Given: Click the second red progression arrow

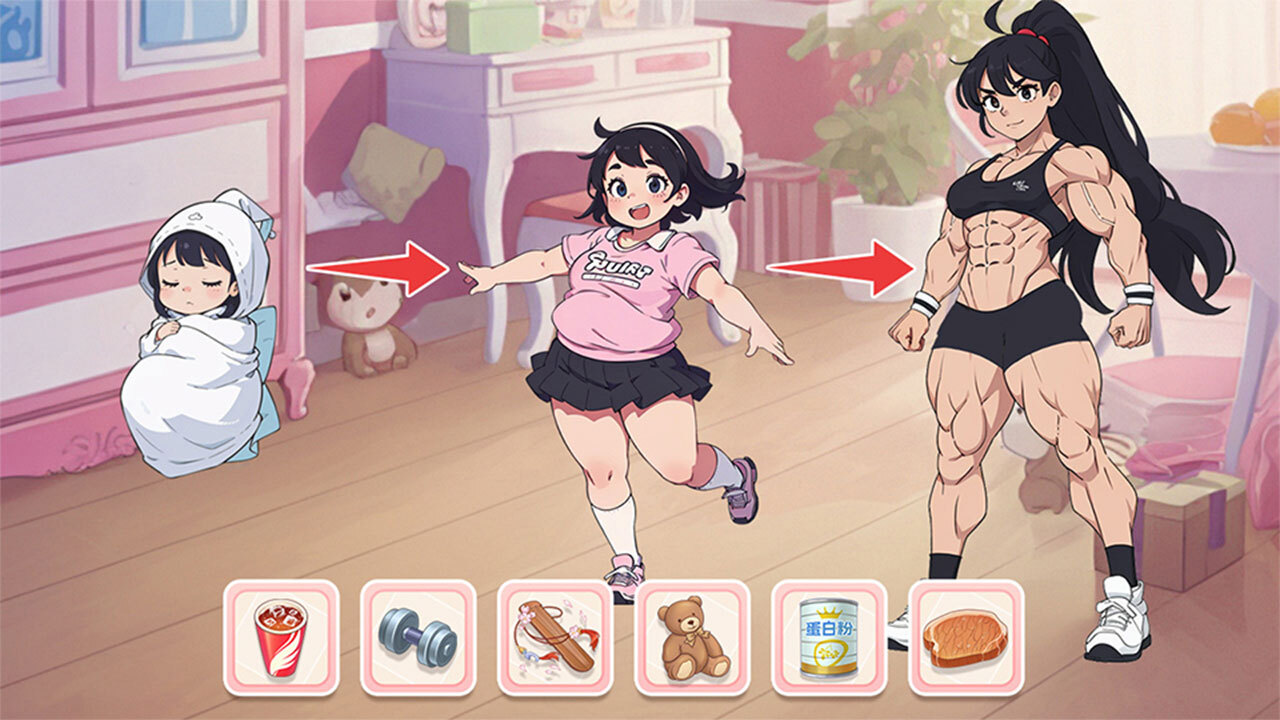Looking at the screenshot, I should [x=840, y=270].
